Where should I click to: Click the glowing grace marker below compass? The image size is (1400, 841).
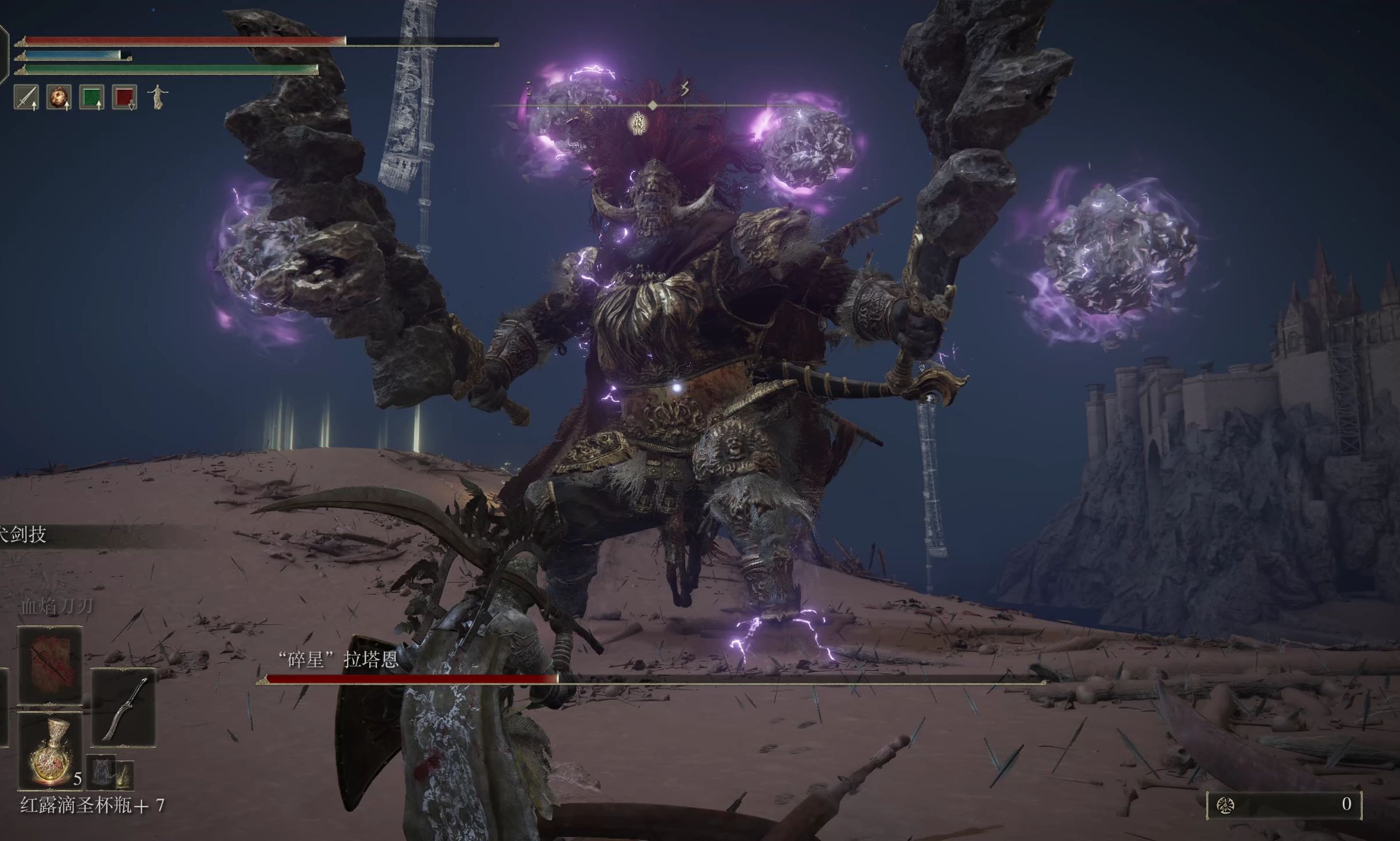coord(639,124)
